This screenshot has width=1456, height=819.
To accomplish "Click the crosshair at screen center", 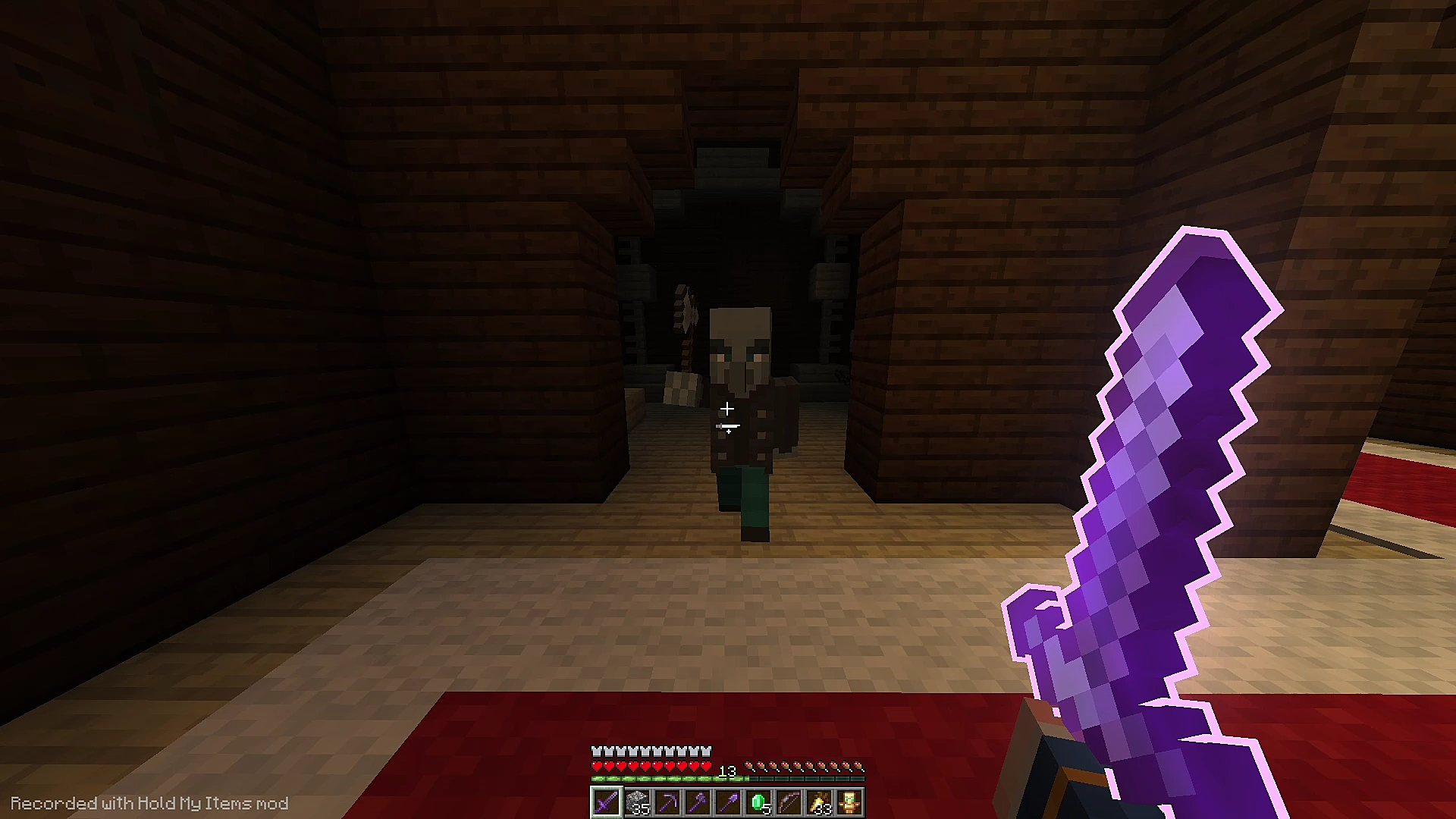I will [728, 409].
